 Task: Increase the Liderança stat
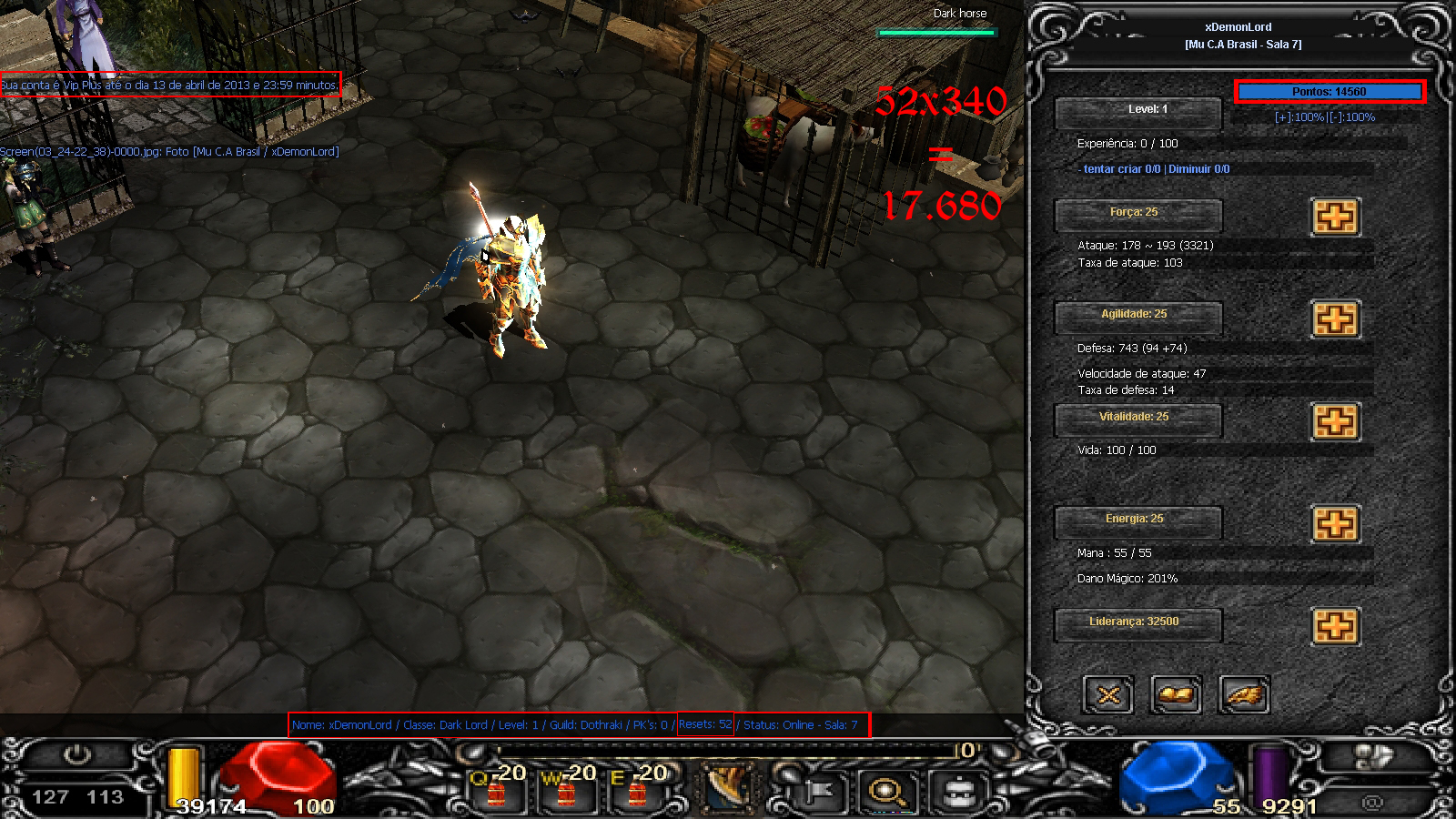click(x=1335, y=626)
